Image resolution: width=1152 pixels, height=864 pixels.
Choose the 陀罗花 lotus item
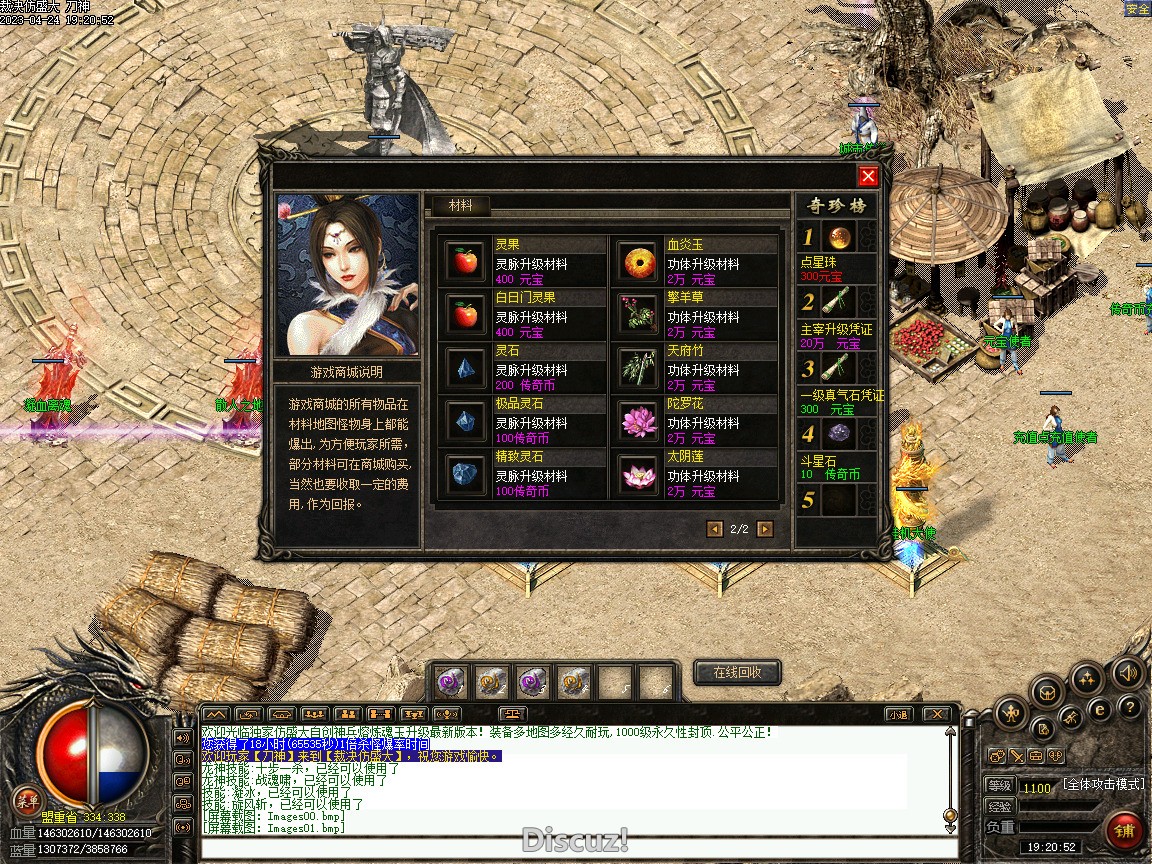(637, 421)
